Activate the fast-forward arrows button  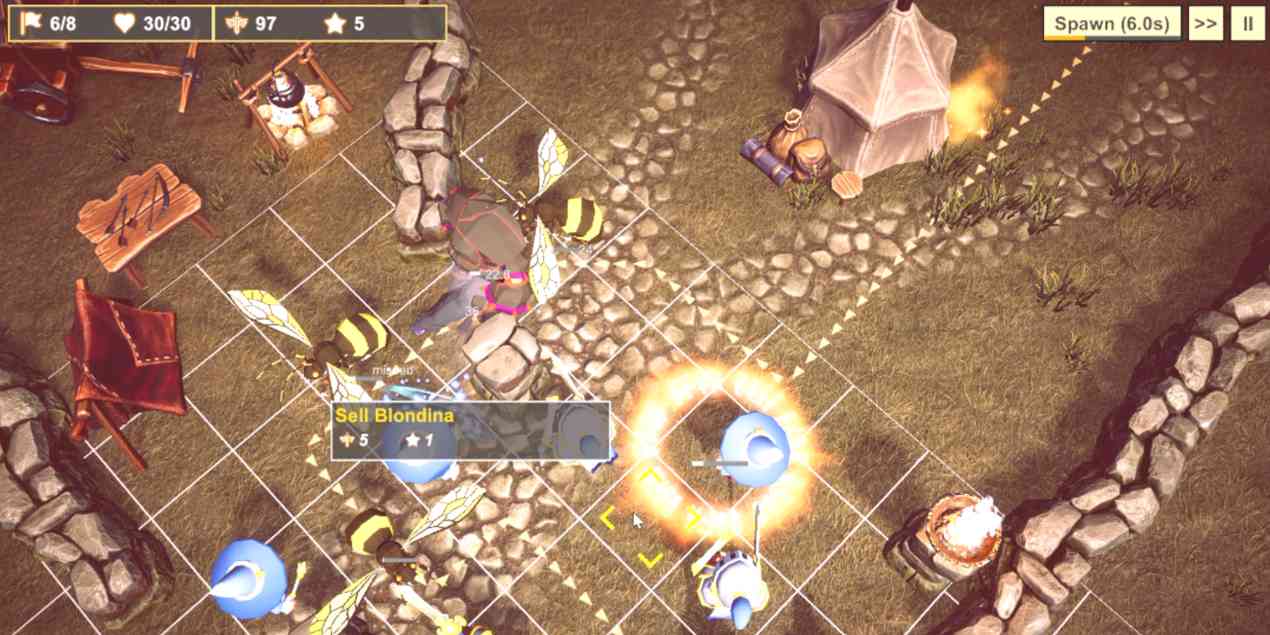(x=1205, y=23)
